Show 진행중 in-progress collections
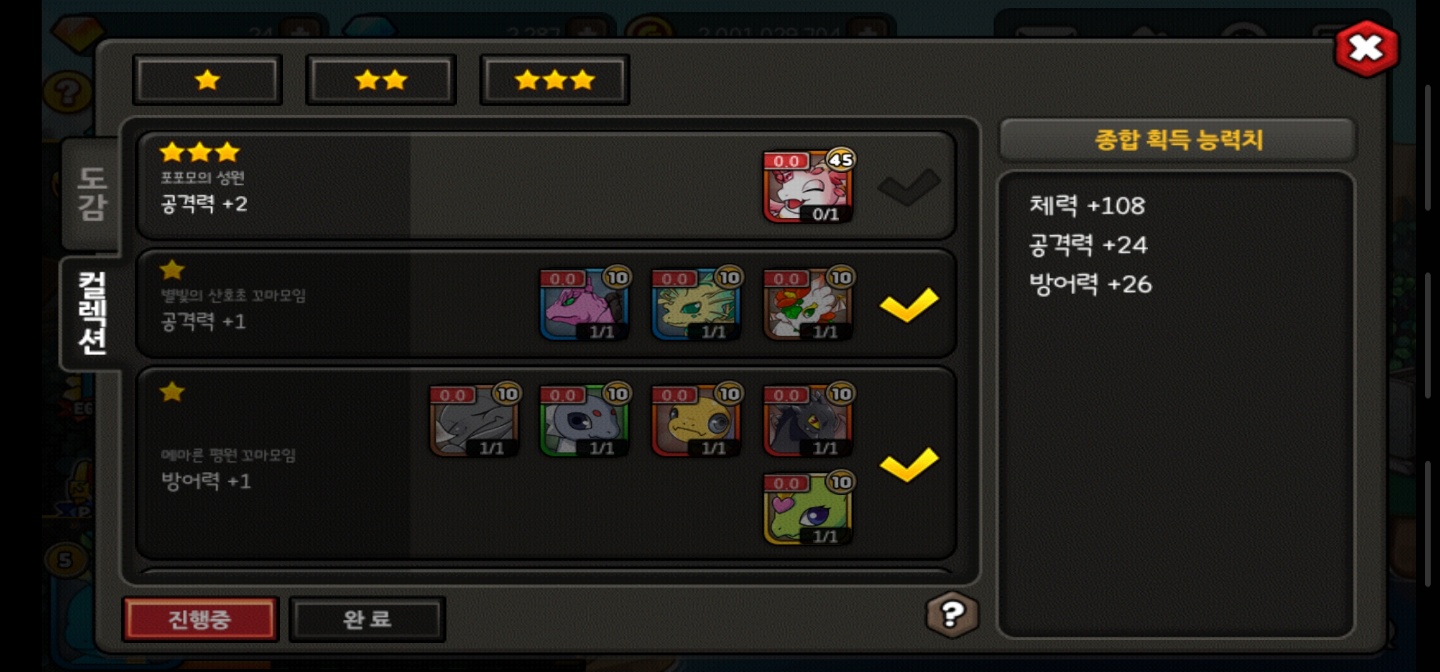 point(200,619)
